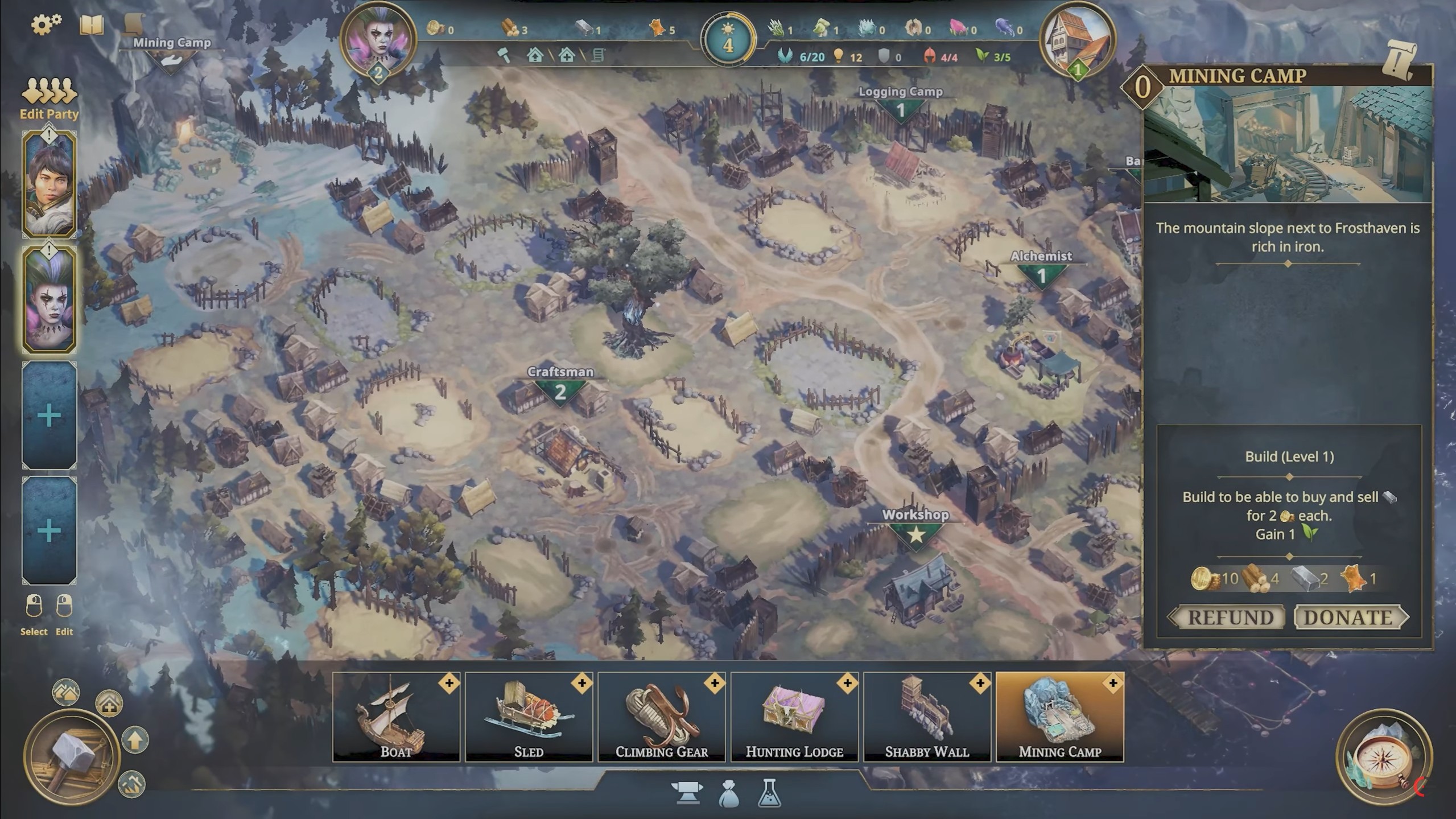Select the Mining Camp building card
The width and height of the screenshot is (1456, 819).
click(x=1059, y=717)
